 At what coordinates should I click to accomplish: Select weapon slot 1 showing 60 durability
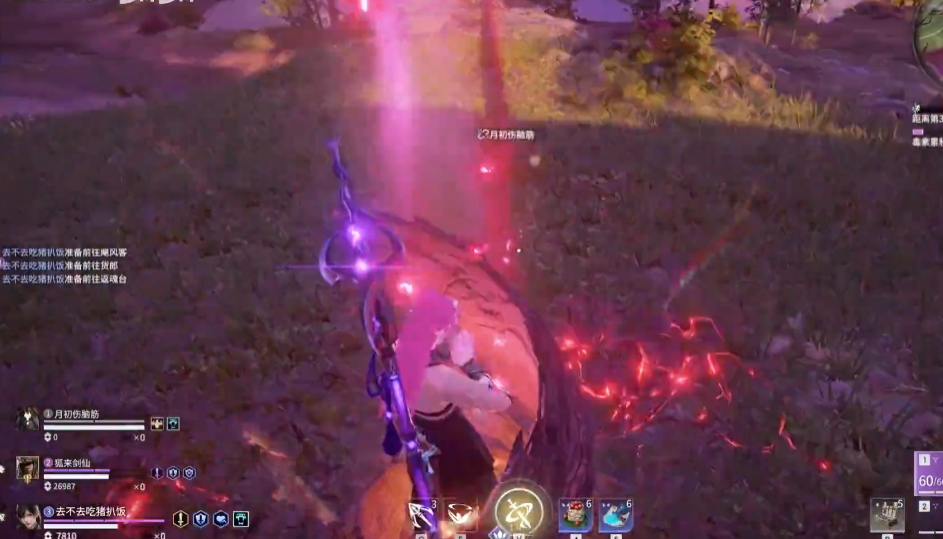929,473
